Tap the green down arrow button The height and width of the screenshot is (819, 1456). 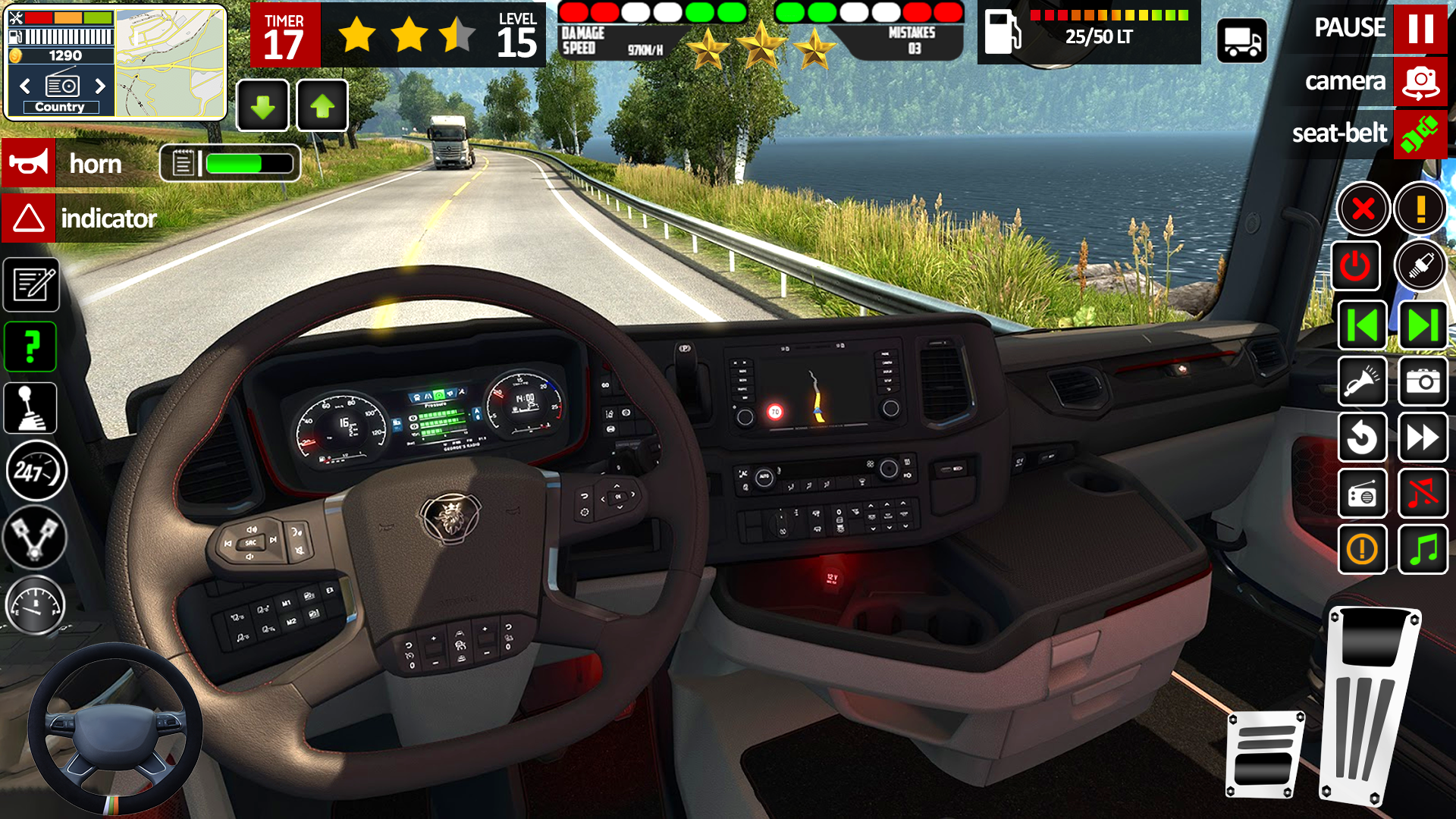pyautogui.click(x=262, y=106)
